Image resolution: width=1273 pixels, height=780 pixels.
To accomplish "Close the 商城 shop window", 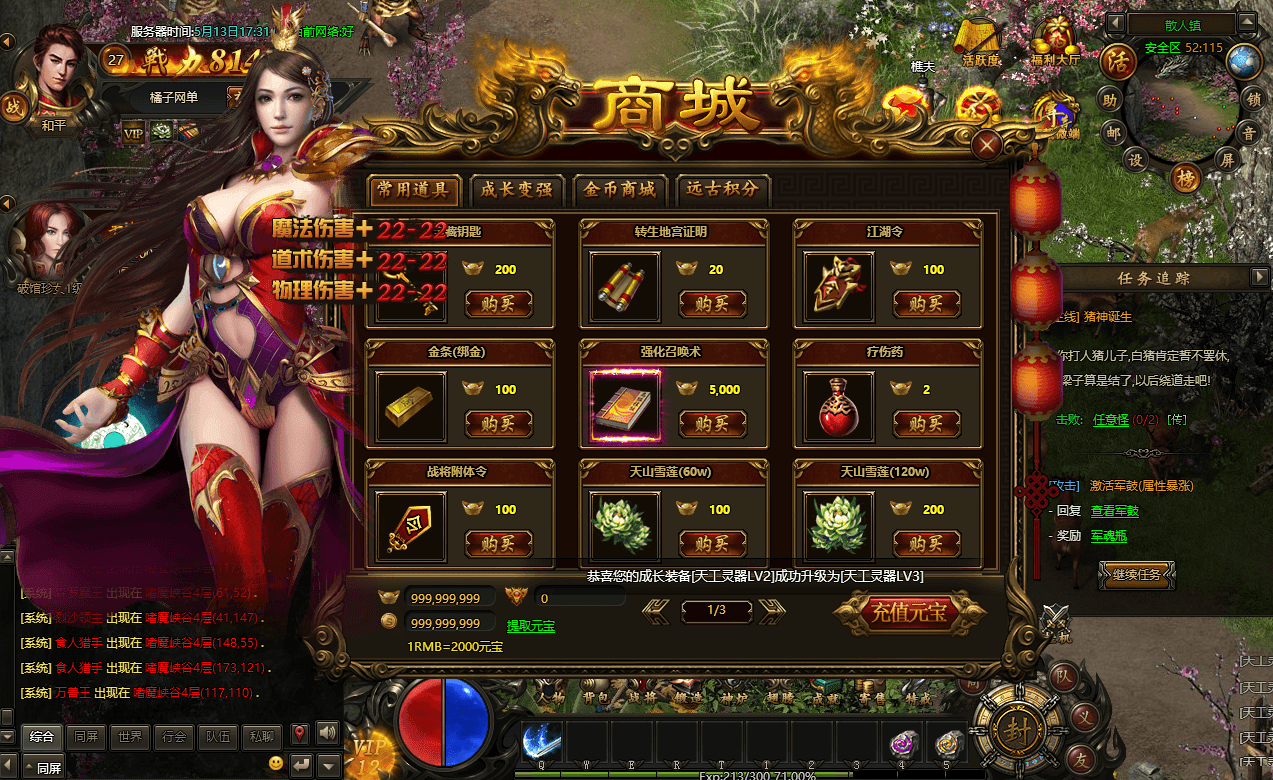I will 988,146.
